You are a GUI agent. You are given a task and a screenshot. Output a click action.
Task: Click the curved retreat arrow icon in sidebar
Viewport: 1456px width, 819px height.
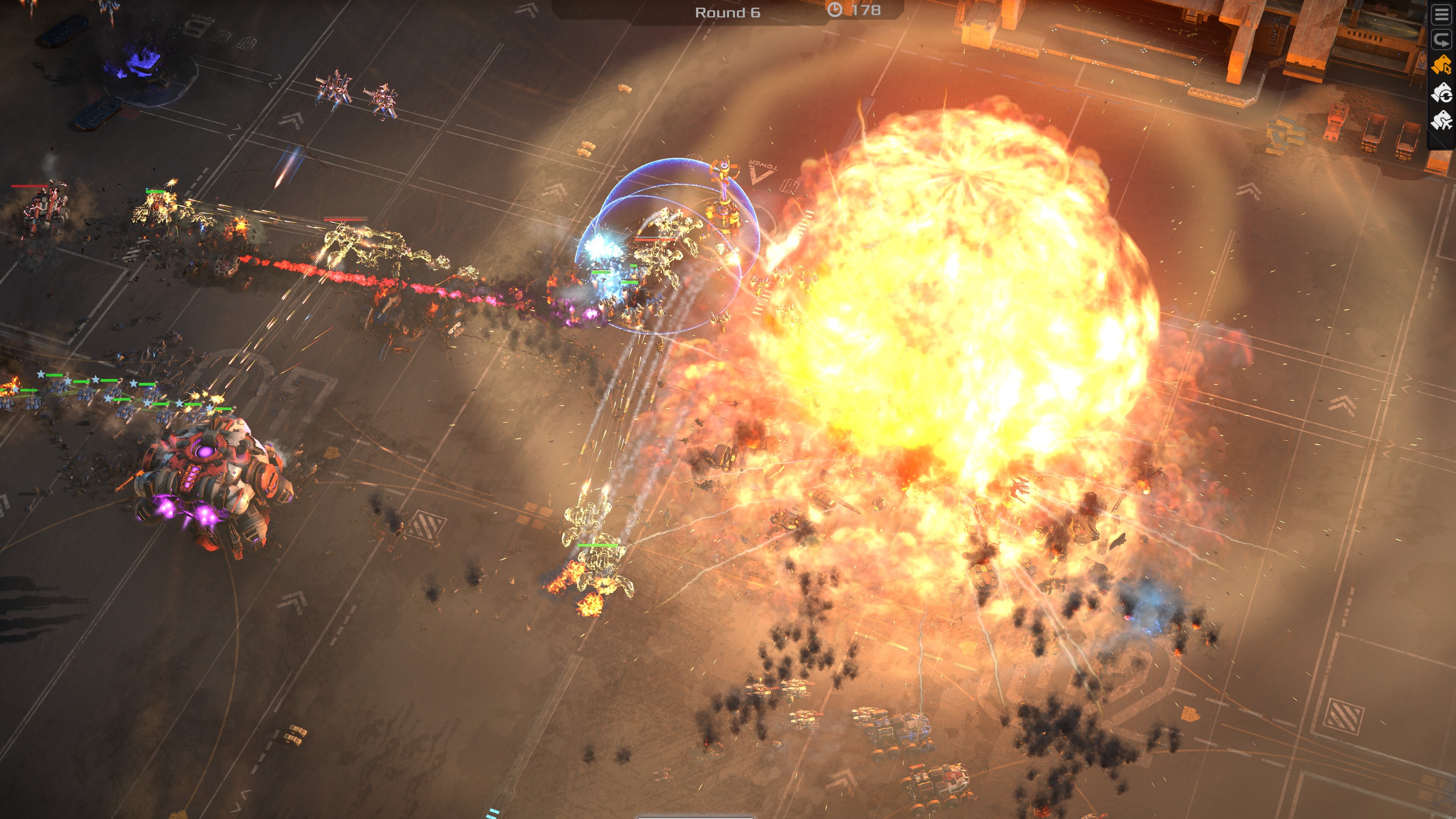(x=1442, y=39)
